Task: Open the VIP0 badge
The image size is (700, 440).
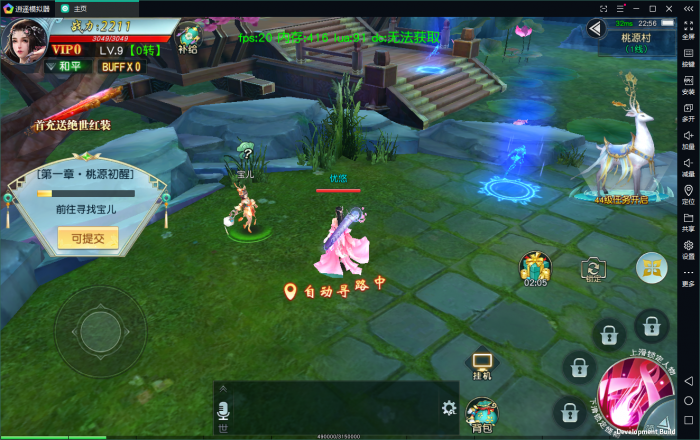Action: pyautogui.click(x=67, y=49)
